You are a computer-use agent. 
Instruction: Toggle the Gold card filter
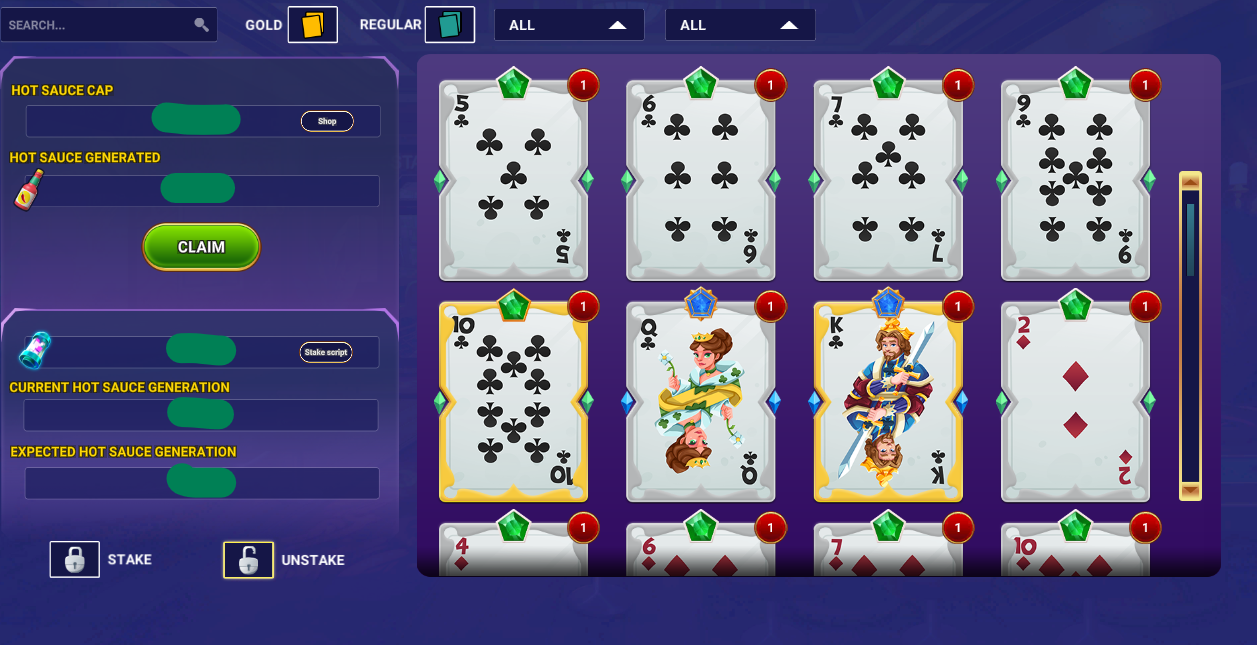pyautogui.click(x=313, y=25)
